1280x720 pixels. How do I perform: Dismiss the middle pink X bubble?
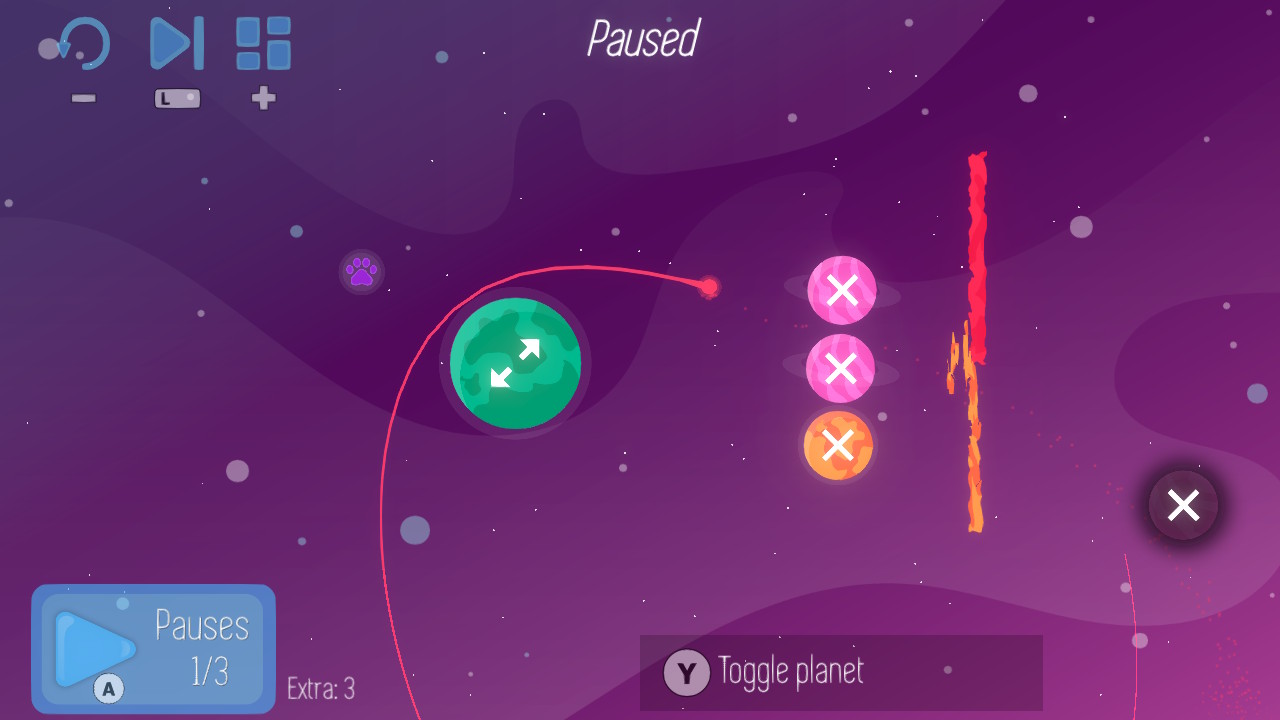(x=841, y=368)
